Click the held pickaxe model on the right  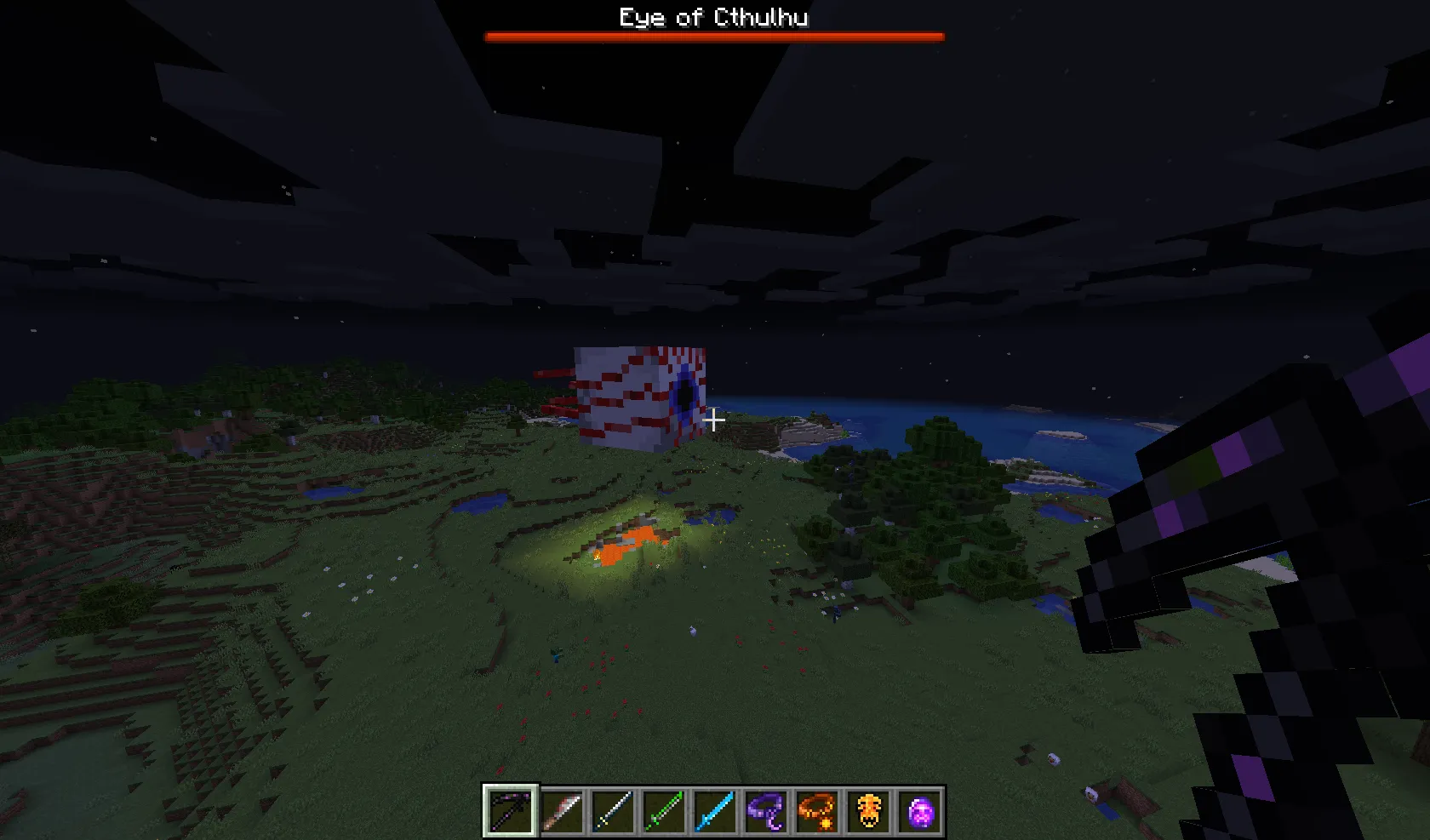[1234, 553]
